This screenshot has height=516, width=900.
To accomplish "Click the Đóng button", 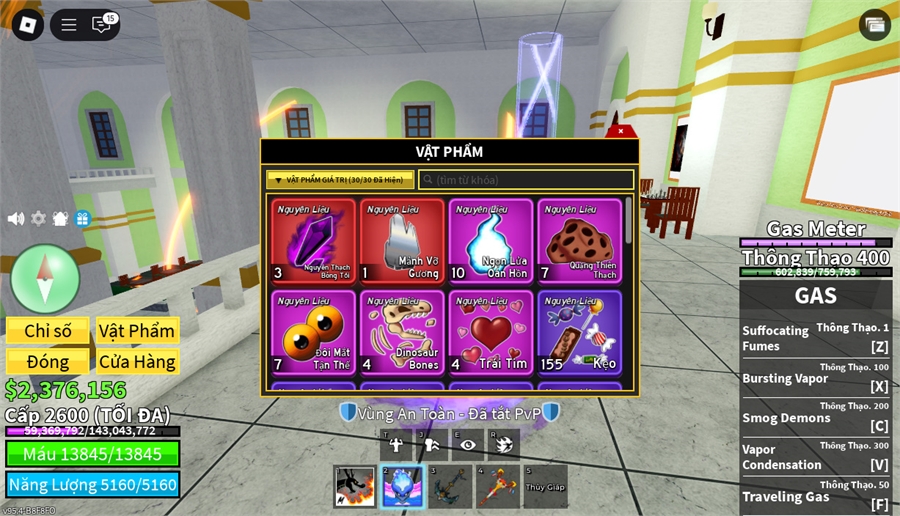I will point(48,361).
